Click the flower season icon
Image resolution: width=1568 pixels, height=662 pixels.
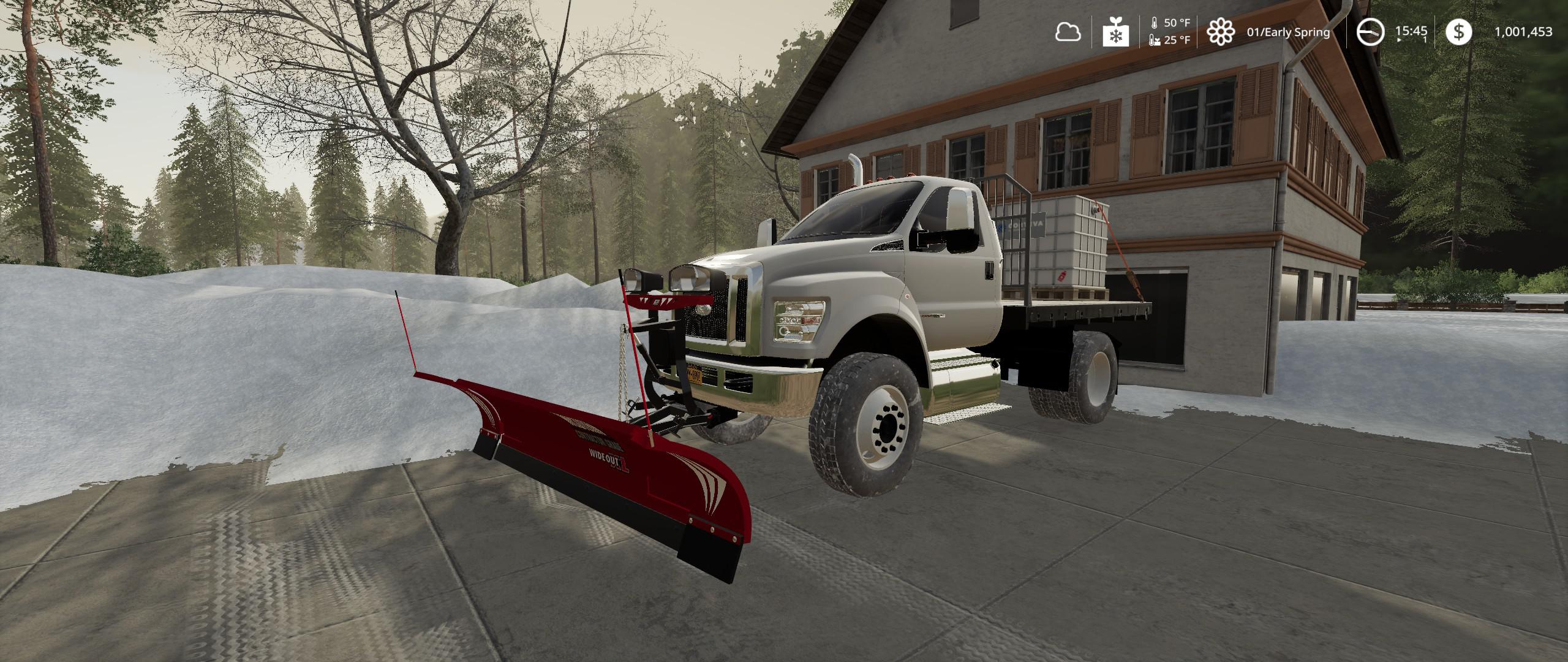click(1220, 32)
